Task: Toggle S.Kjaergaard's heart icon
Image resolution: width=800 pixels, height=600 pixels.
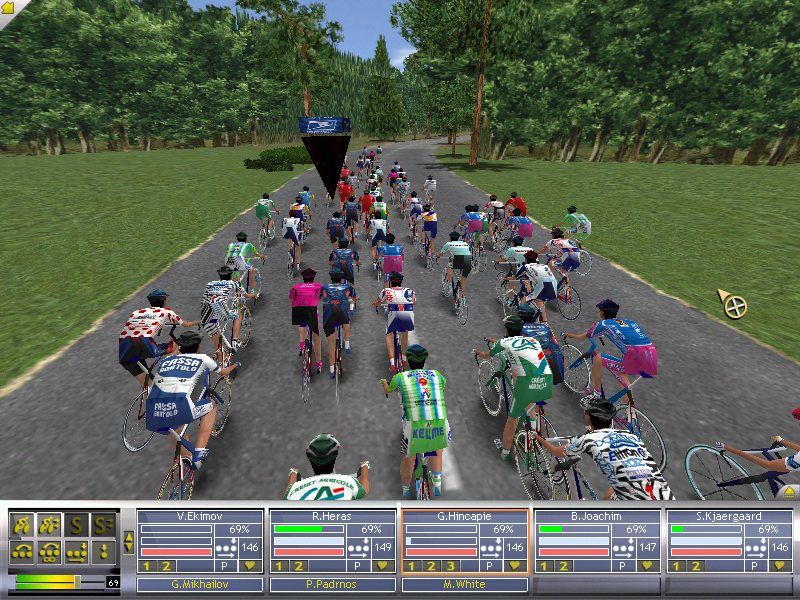Action: [780, 565]
